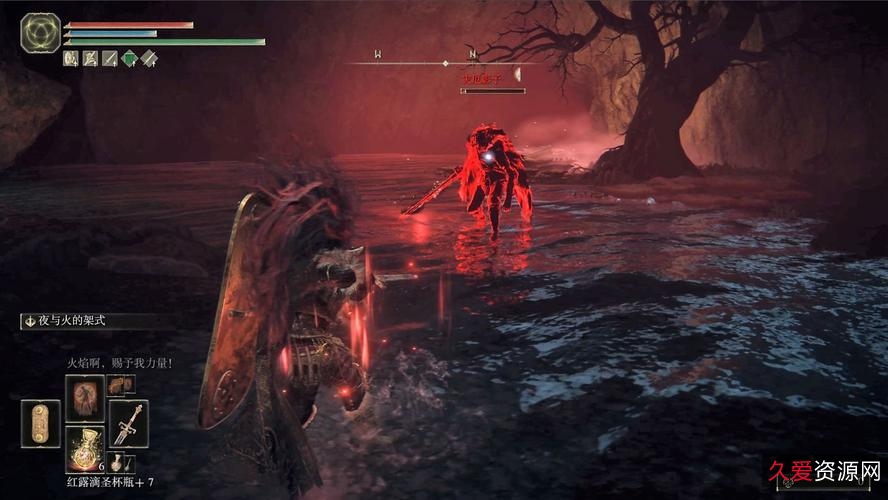The width and height of the screenshot is (888, 500).
Task: Click the octagonal great rune icon
Action: [40, 32]
